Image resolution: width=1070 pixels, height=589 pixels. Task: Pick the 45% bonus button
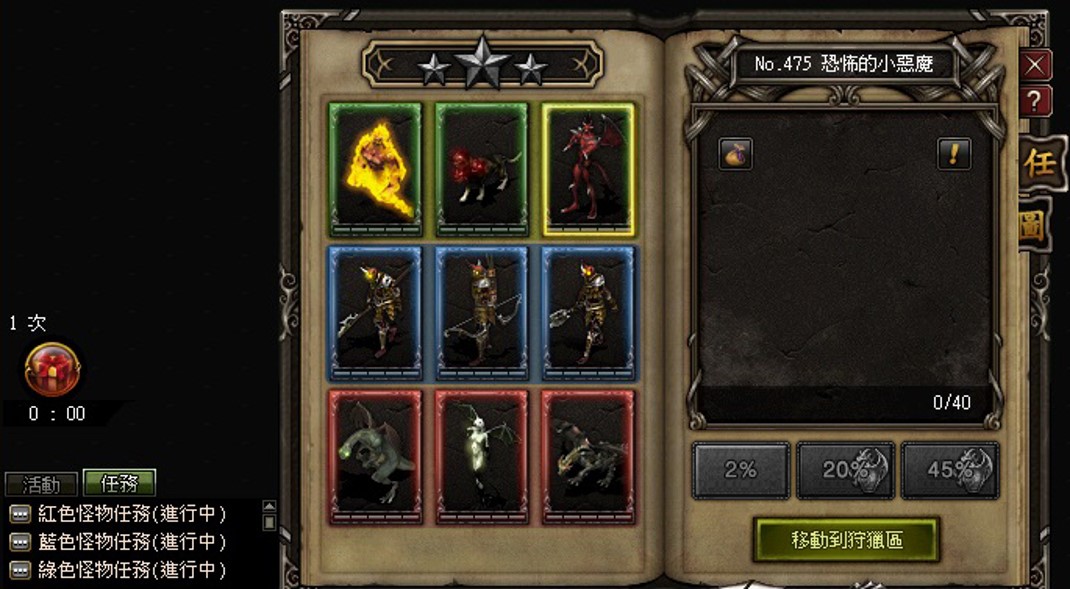pyautogui.click(x=950, y=470)
